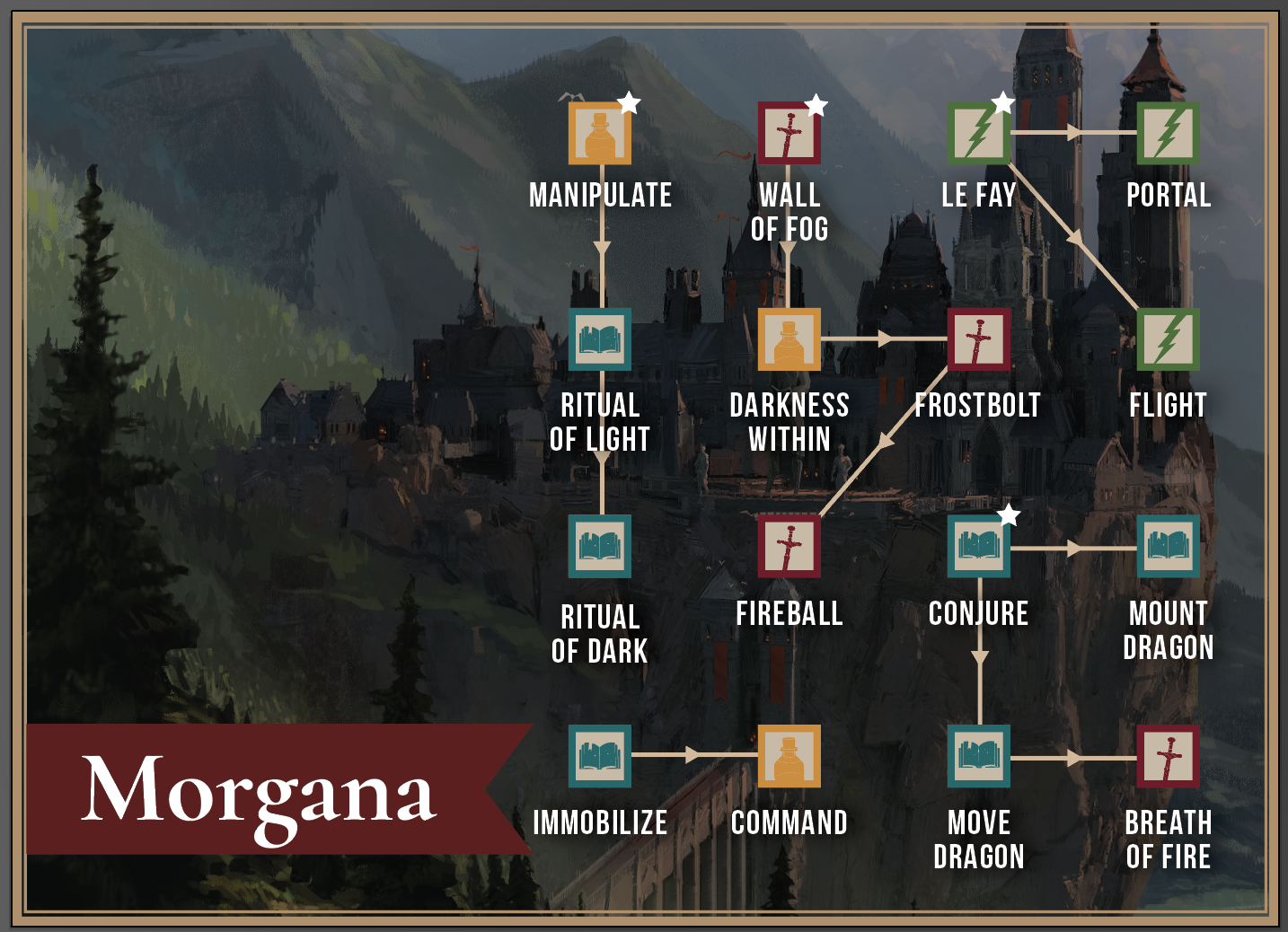Viewport: 1288px width, 932px height.
Task: Open the Conjure book icon
Action: click(979, 550)
